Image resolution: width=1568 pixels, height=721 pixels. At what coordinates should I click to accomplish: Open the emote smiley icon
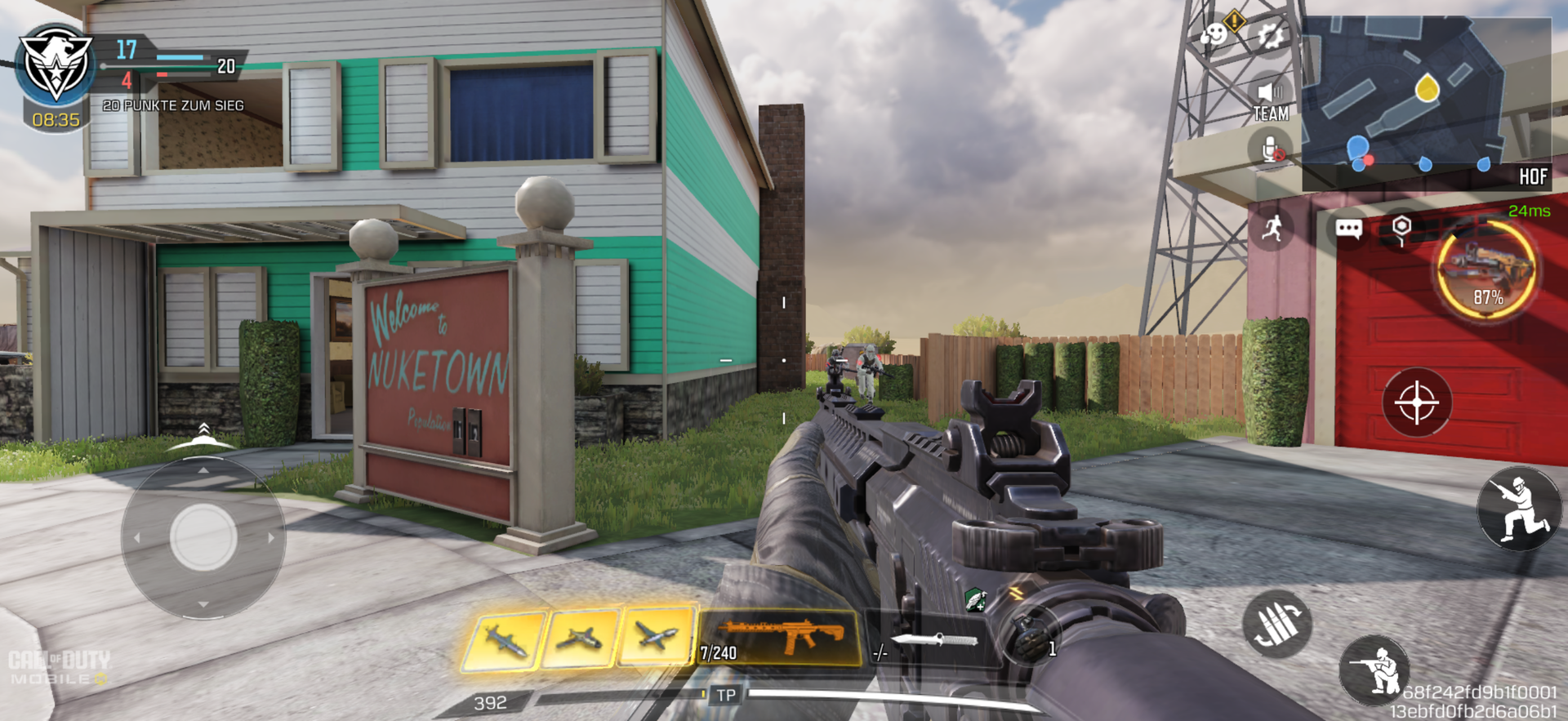pyautogui.click(x=1214, y=34)
